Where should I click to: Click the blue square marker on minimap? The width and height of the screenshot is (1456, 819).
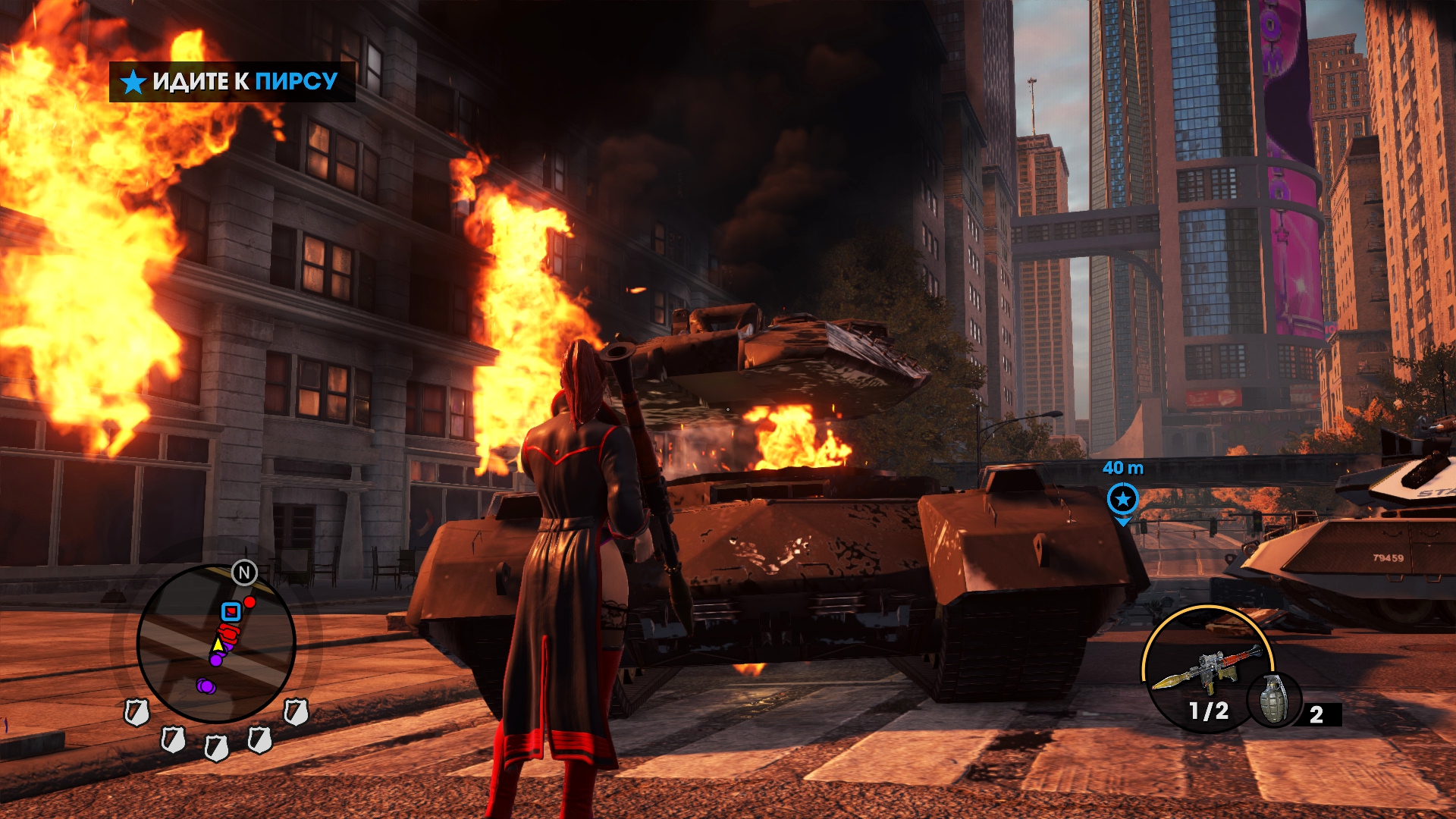pos(231,611)
